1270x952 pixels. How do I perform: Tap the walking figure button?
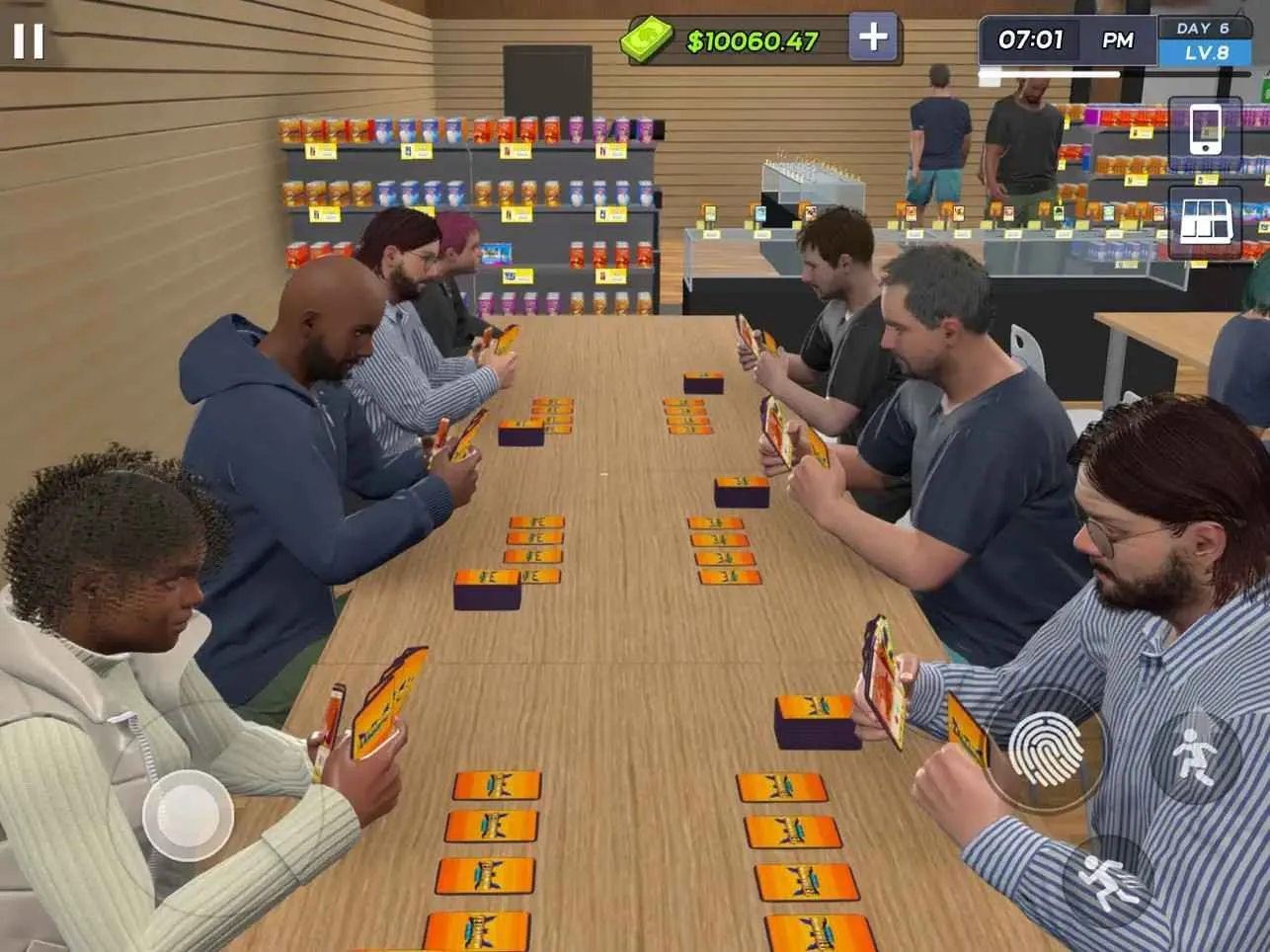click(1194, 757)
